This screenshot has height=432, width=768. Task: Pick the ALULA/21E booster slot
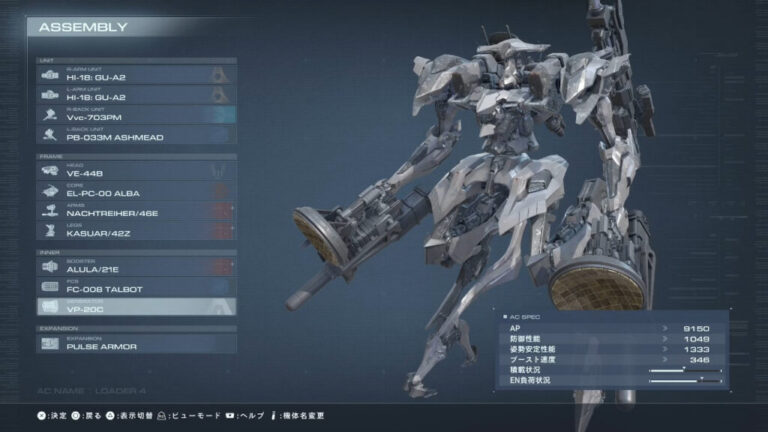137,267
